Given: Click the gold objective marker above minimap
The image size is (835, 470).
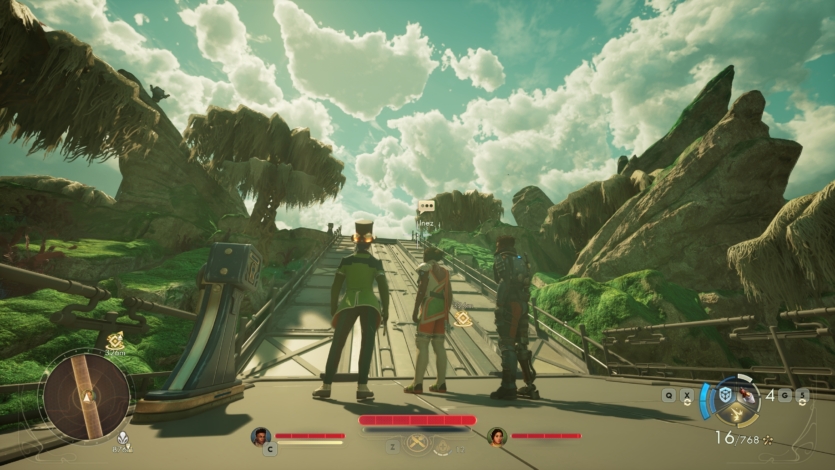Looking at the screenshot, I should (115, 339).
